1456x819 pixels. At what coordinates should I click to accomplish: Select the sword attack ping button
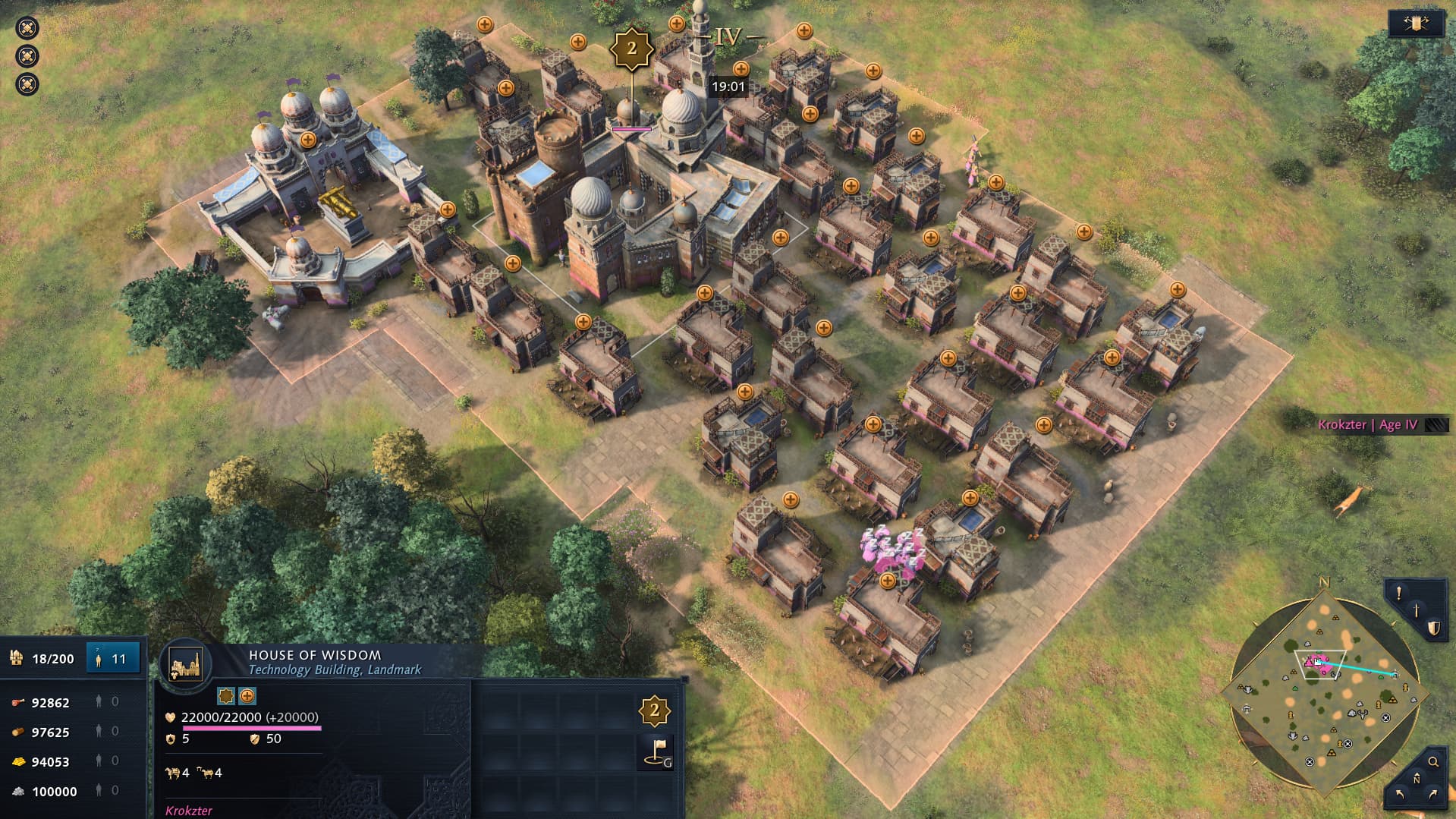[x=1417, y=610]
